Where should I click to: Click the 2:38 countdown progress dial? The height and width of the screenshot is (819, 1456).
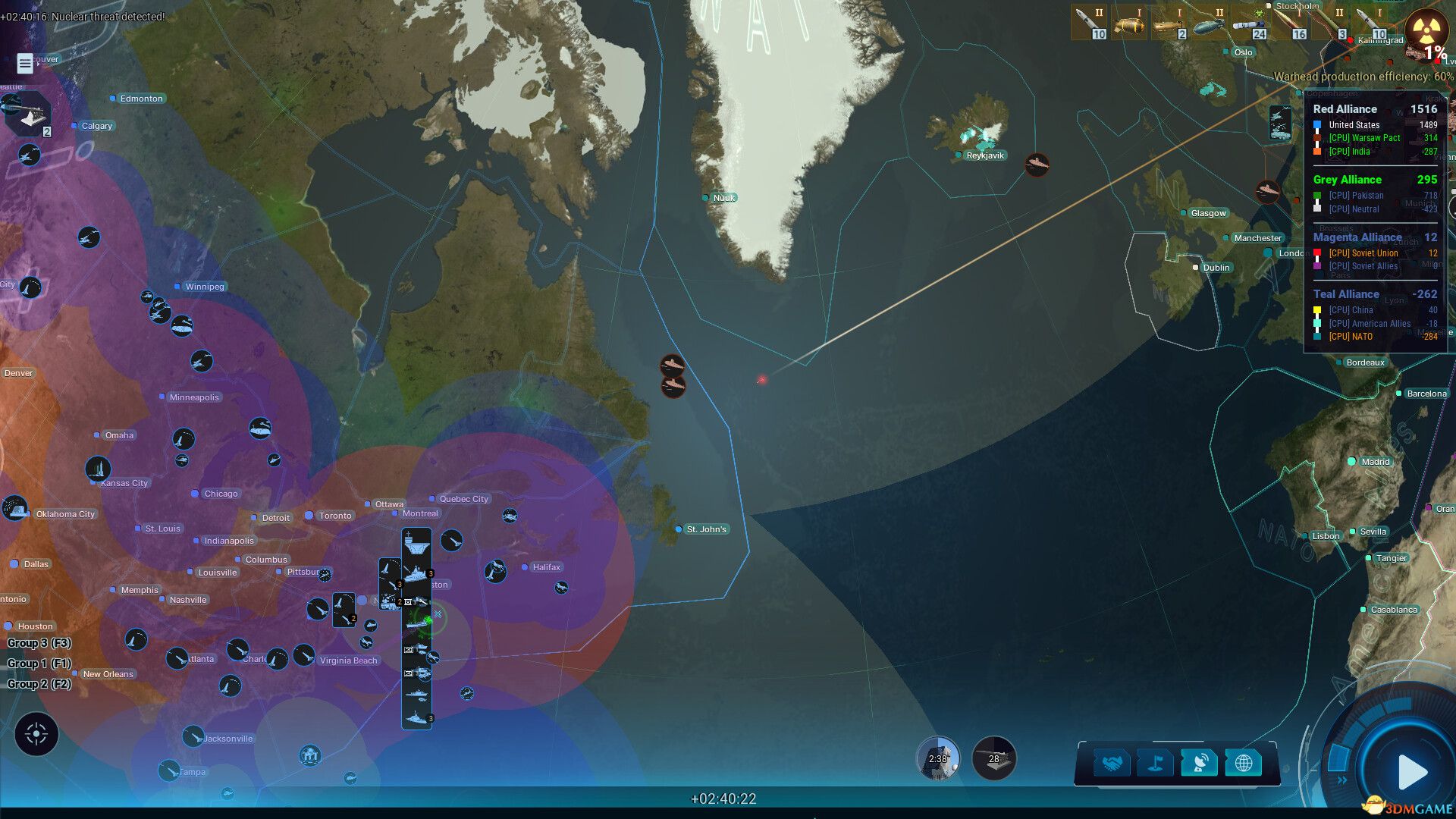point(939,759)
